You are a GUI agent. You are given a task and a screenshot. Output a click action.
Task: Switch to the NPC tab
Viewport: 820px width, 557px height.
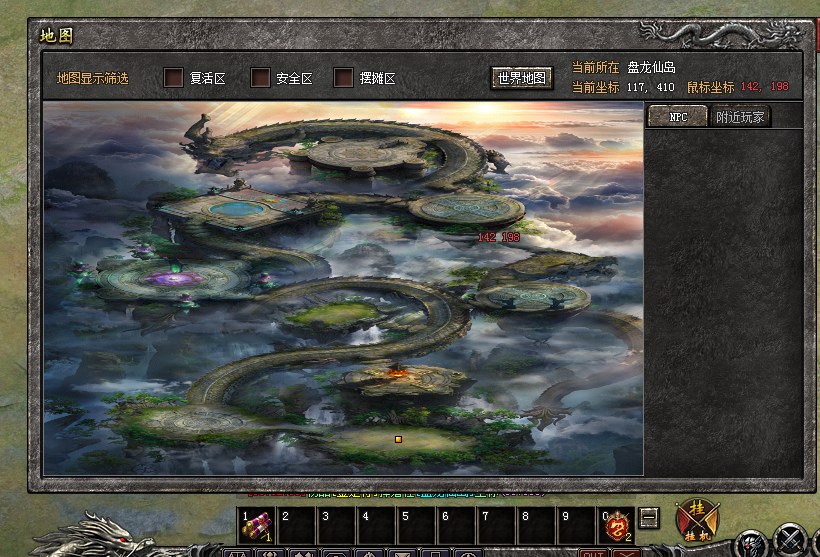[678, 117]
